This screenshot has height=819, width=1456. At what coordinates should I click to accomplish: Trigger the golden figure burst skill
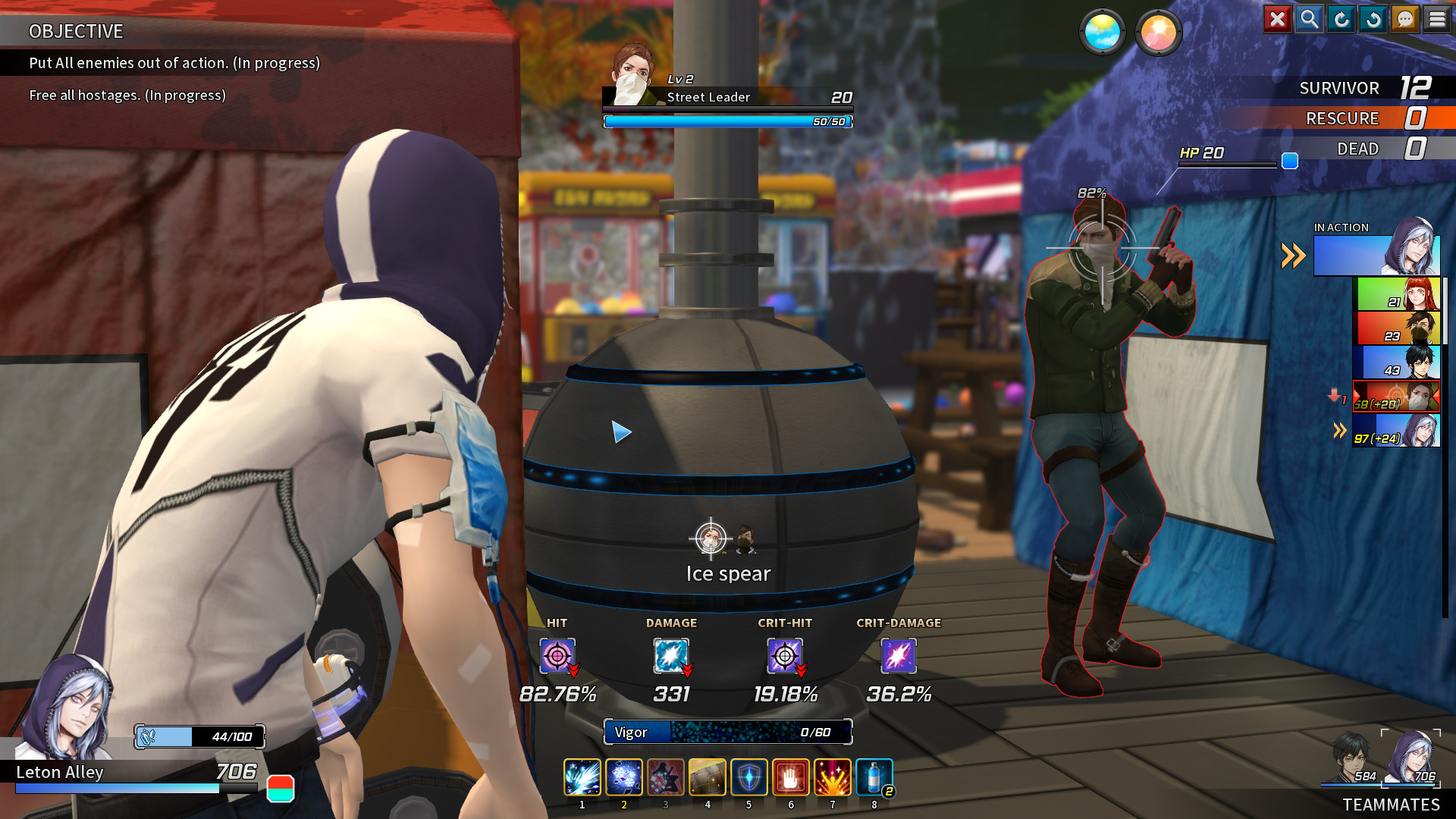832,777
